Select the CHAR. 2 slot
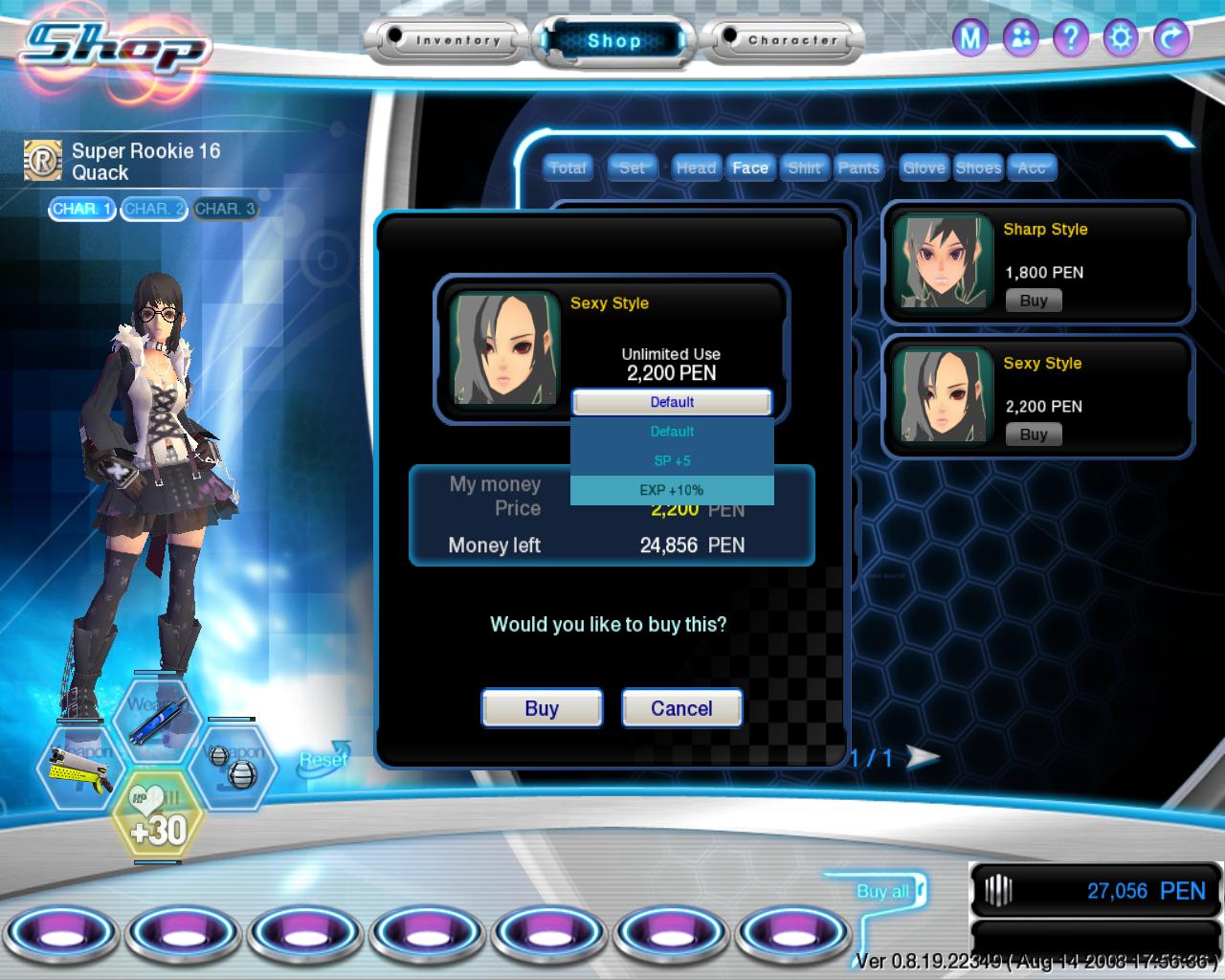Screen dimensions: 1225x980 (154, 209)
